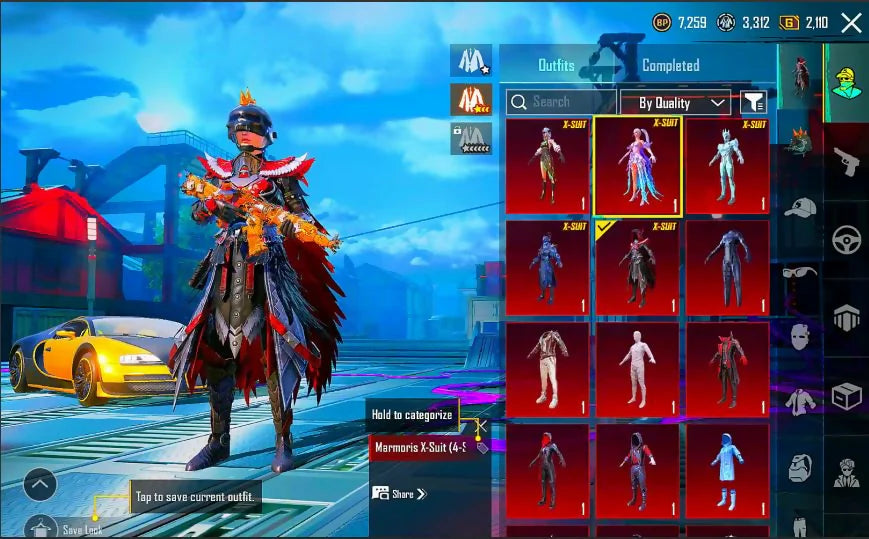Choose the white armored X-Suit tile
This screenshot has width=869, height=539.
tap(728, 166)
